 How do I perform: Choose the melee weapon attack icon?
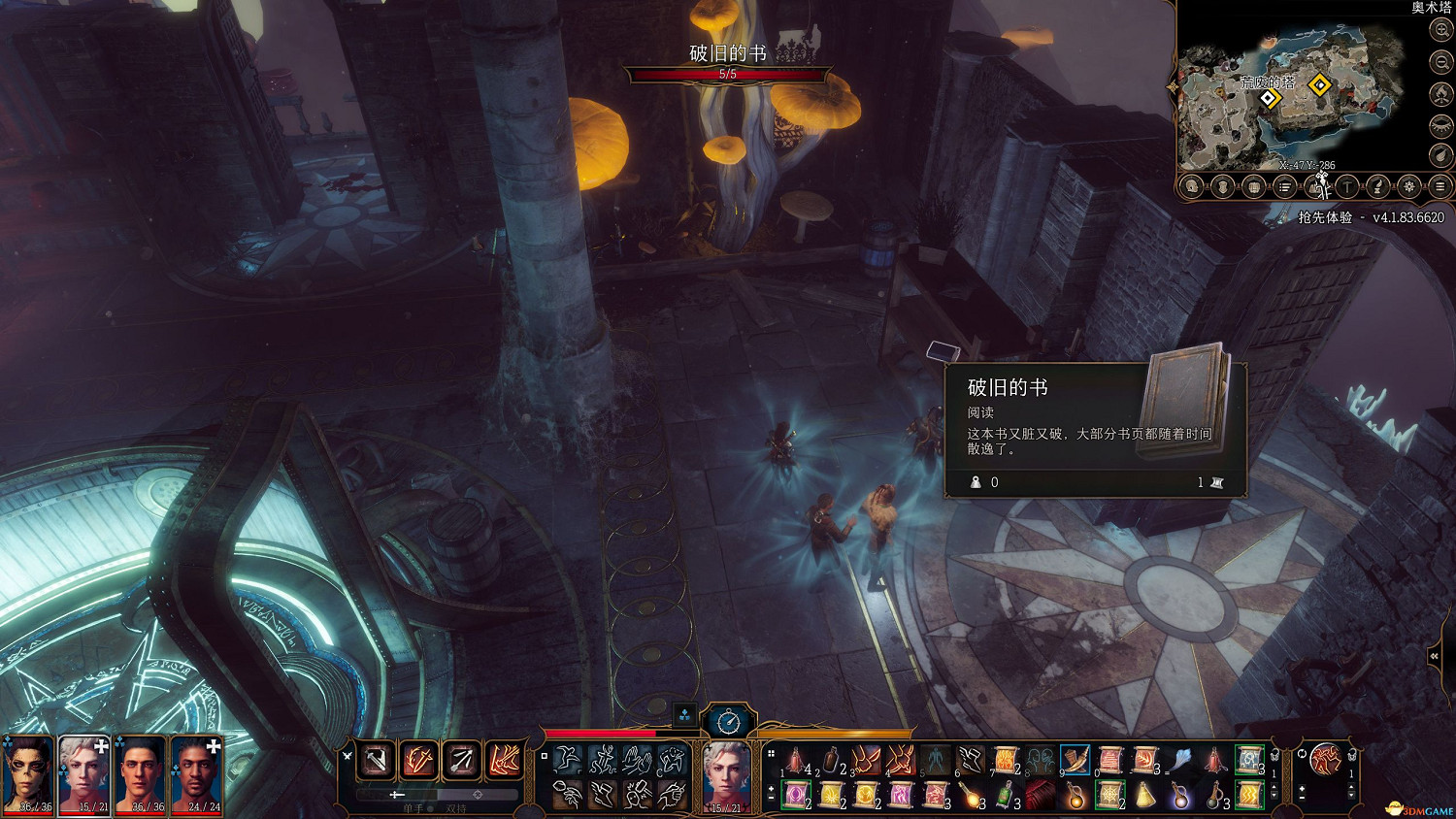[x=376, y=760]
